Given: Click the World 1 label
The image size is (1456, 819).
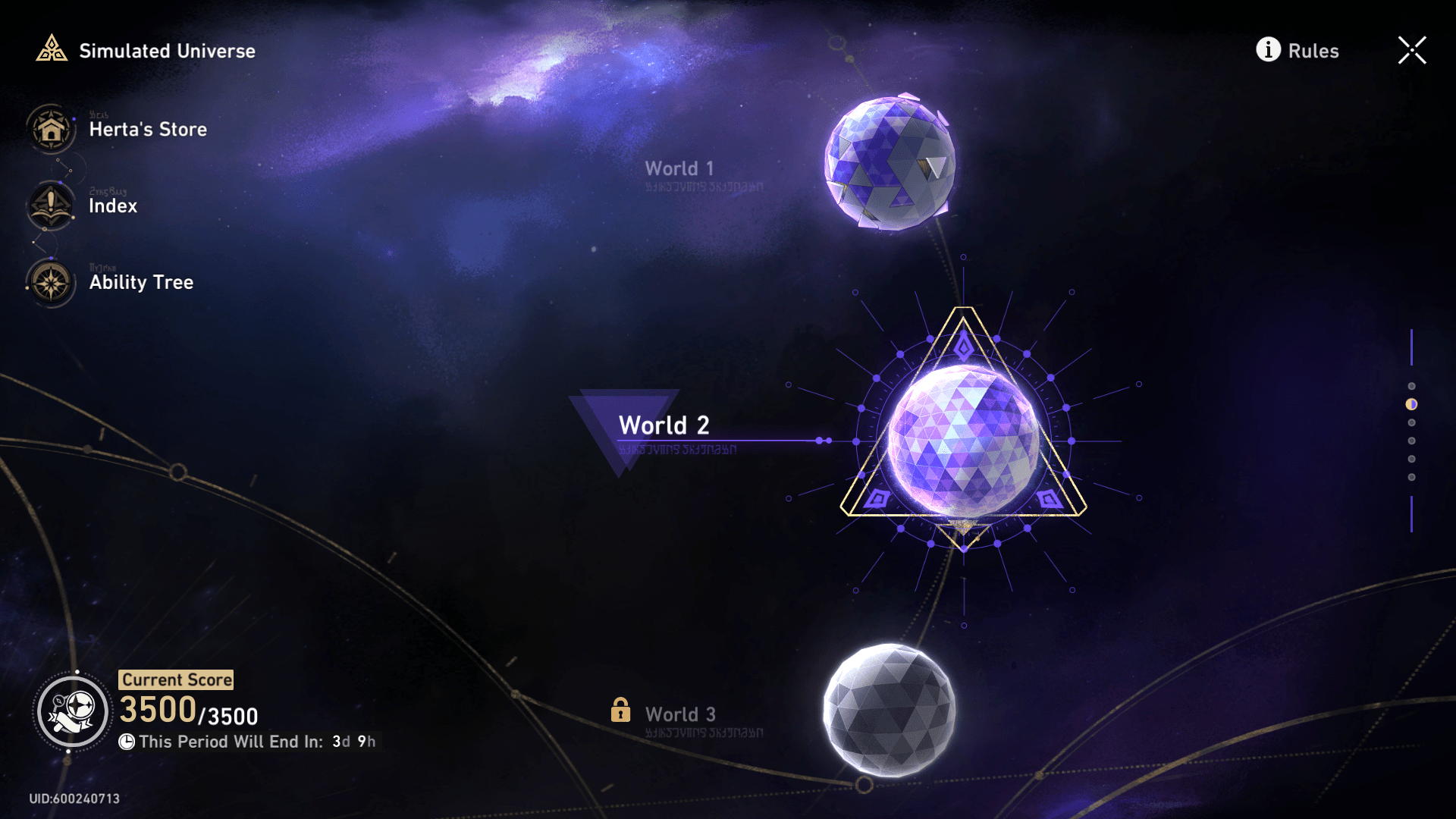Looking at the screenshot, I should point(679,168).
